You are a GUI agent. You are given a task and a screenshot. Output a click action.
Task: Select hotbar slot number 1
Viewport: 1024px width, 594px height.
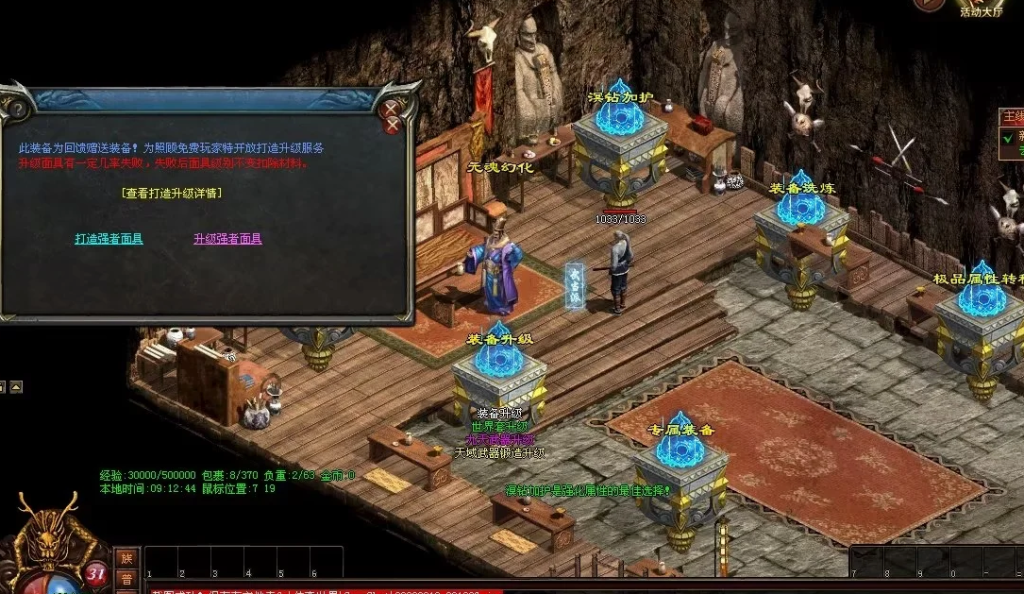pos(158,563)
